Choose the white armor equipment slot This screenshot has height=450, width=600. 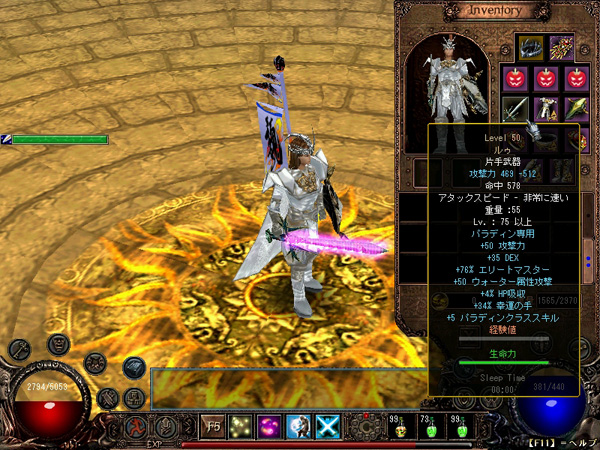pyautogui.click(x=546, y=108)
